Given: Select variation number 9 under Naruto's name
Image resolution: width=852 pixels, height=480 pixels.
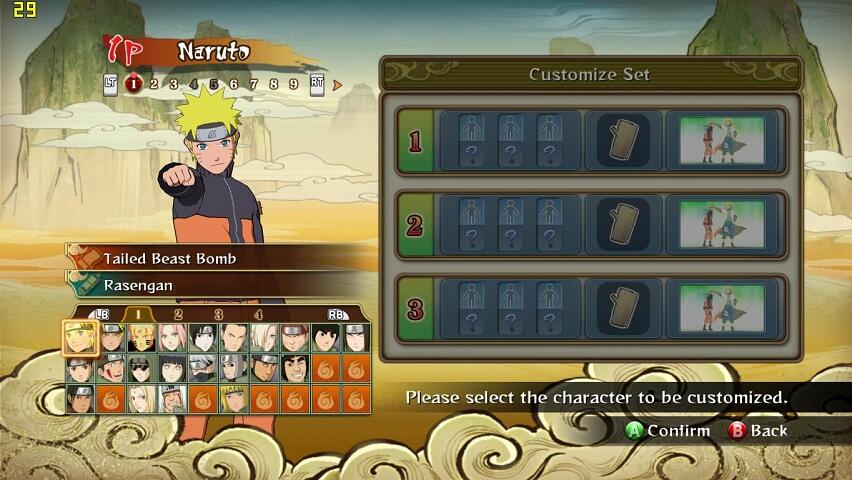Looking at the screenshot, I should coord(293,85).
